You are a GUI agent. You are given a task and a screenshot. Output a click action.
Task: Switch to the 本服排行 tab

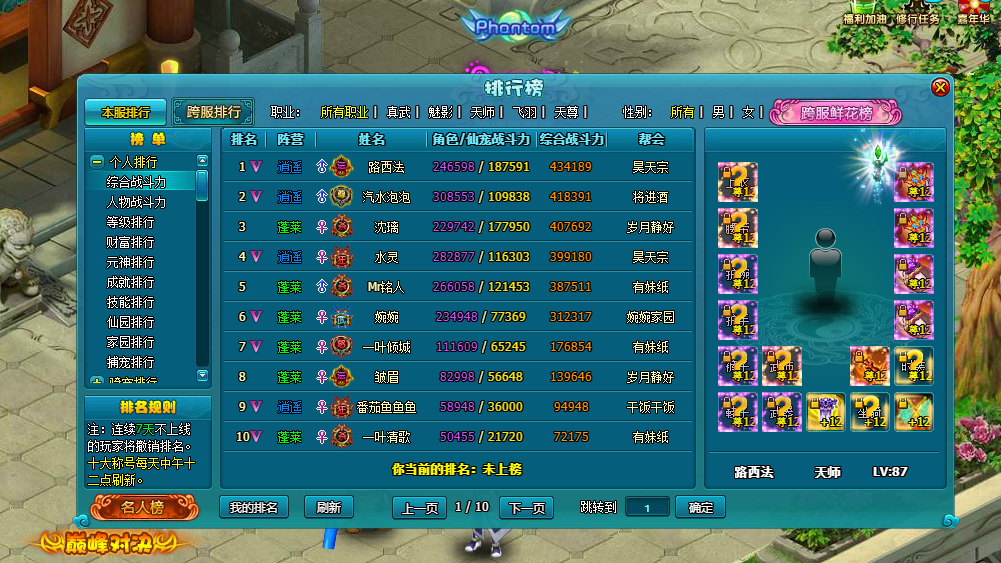pyautogui.click(x=125, y=112)
